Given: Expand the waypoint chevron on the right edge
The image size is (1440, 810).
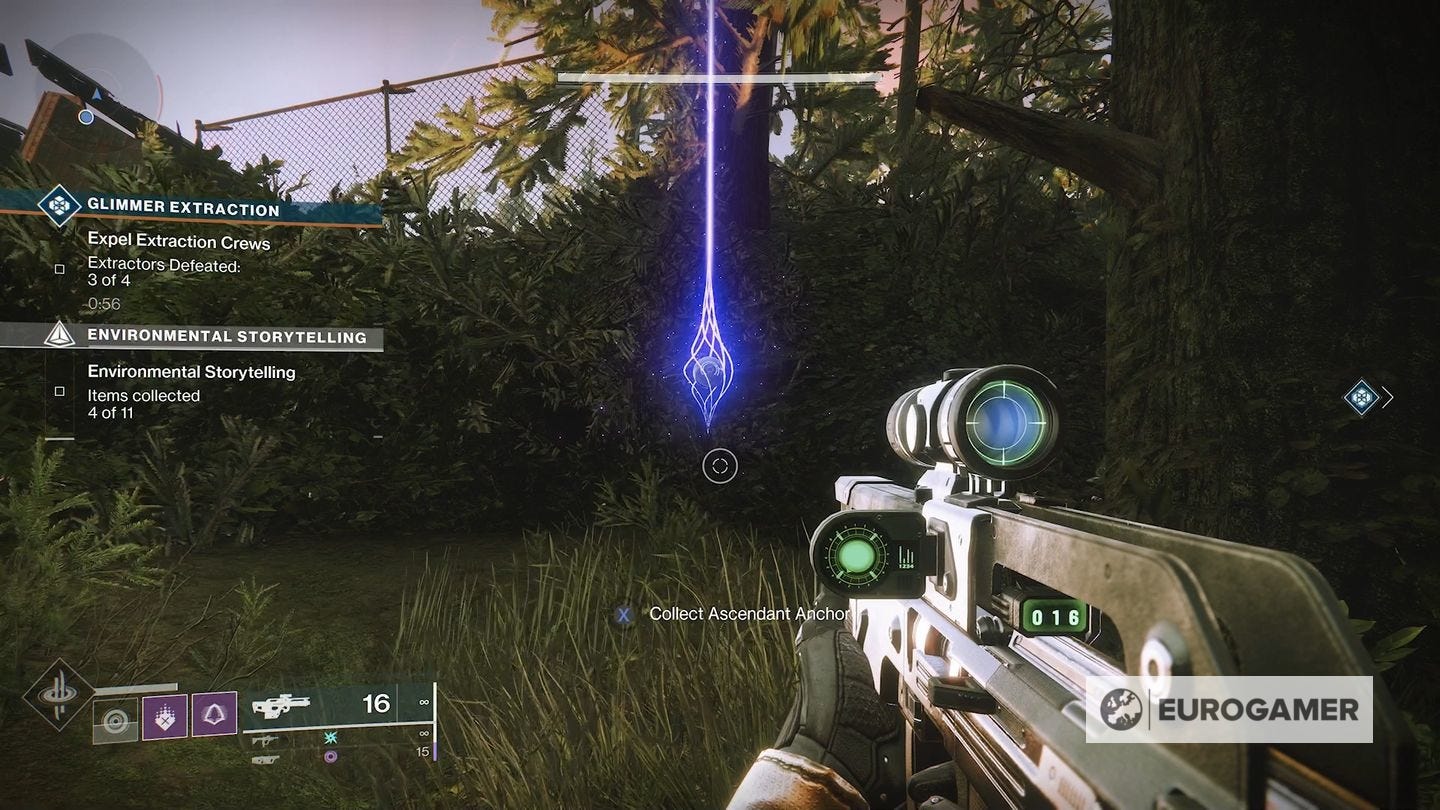Looking at the screenshot, I should pyautogui.click(x=1388, y=397).
